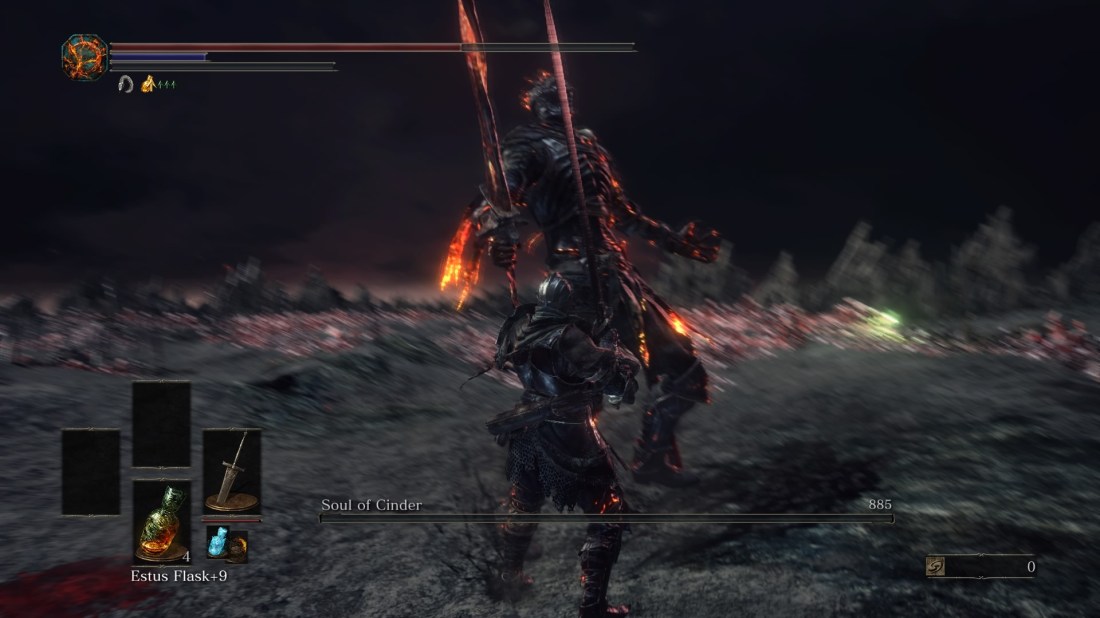This screenshot has height=618, width=1100.
Task: Click the greatsword right-hand weapon slot
Action: coord(231,472)
